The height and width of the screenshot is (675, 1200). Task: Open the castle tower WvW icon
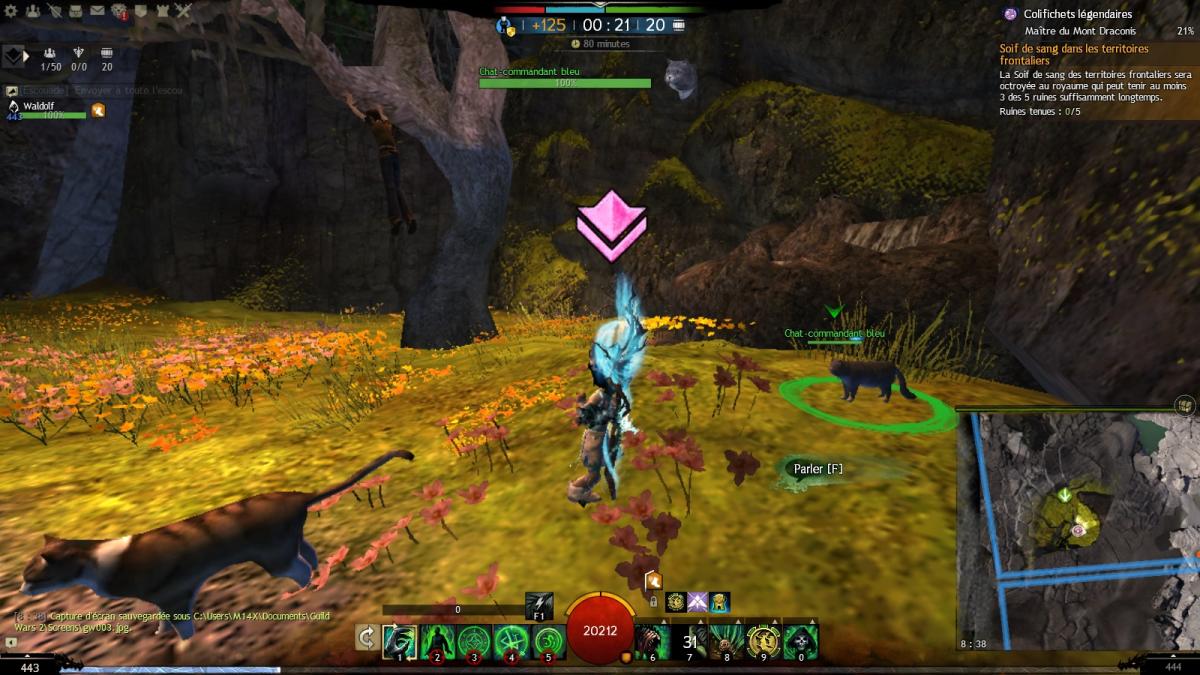coord(162,11)
